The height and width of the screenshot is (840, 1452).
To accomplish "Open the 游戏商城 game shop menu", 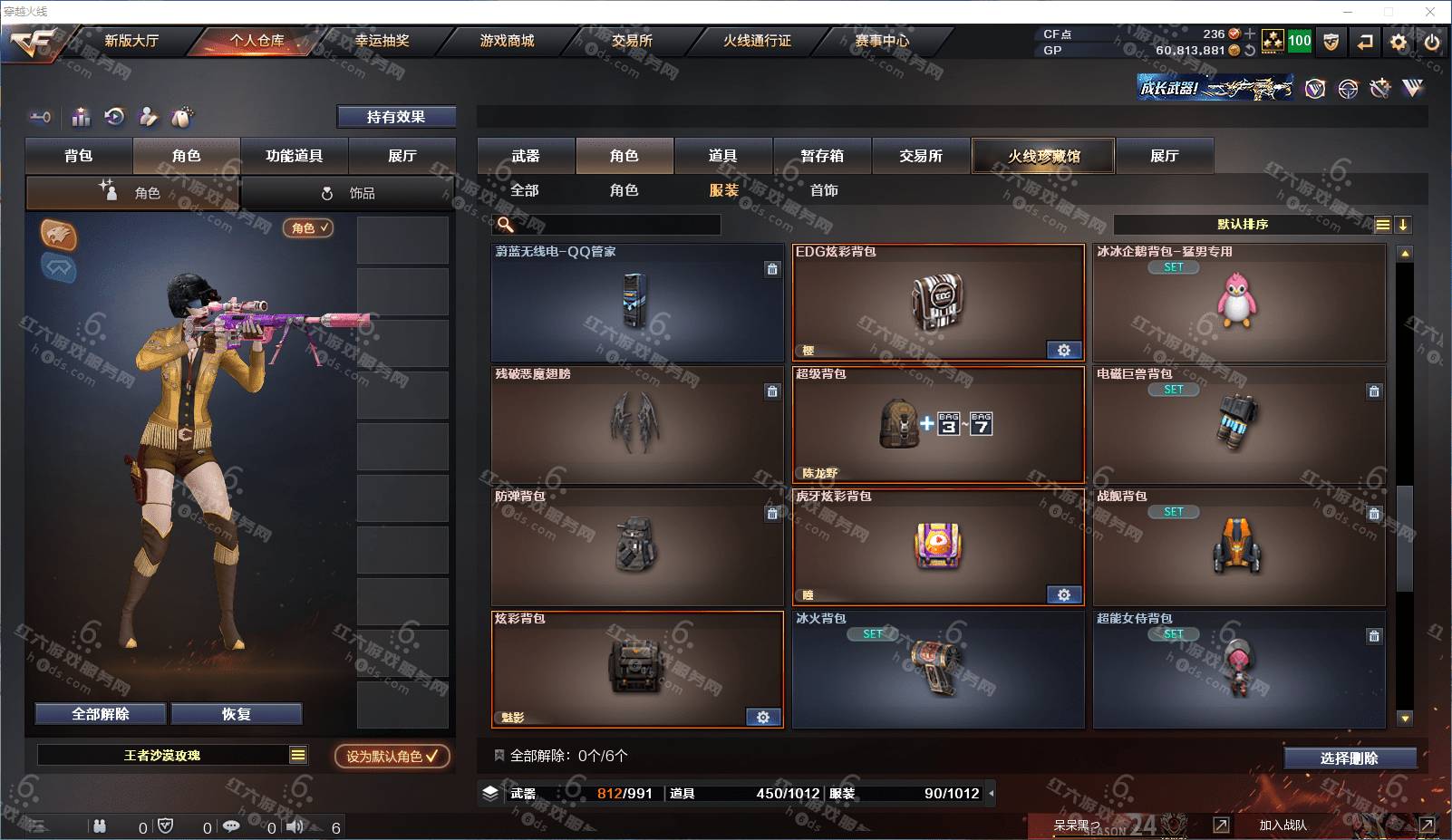I will pos(507,41).
